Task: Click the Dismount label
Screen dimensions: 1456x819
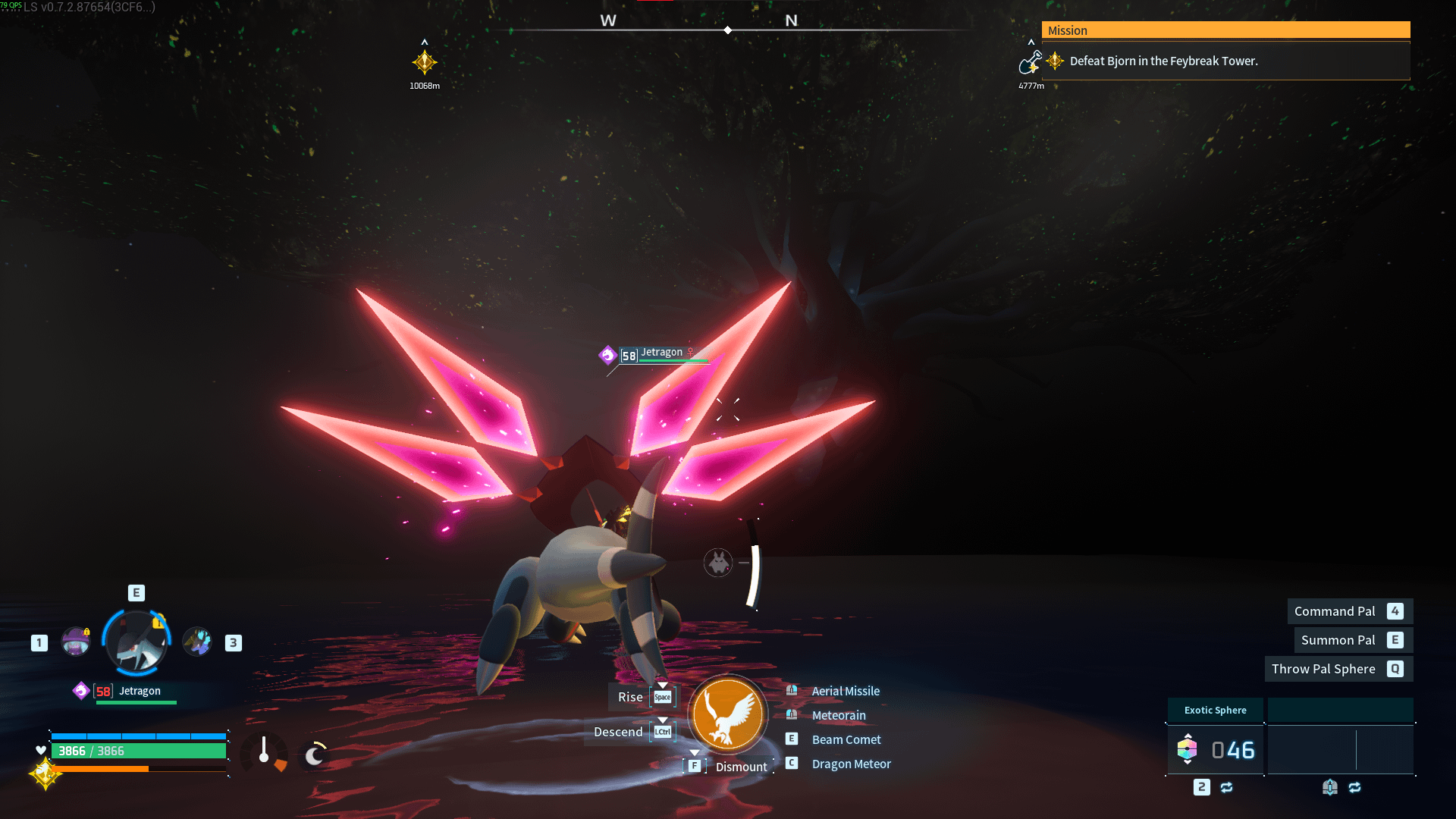Action: pyautogui.click(x=741, y=767)
